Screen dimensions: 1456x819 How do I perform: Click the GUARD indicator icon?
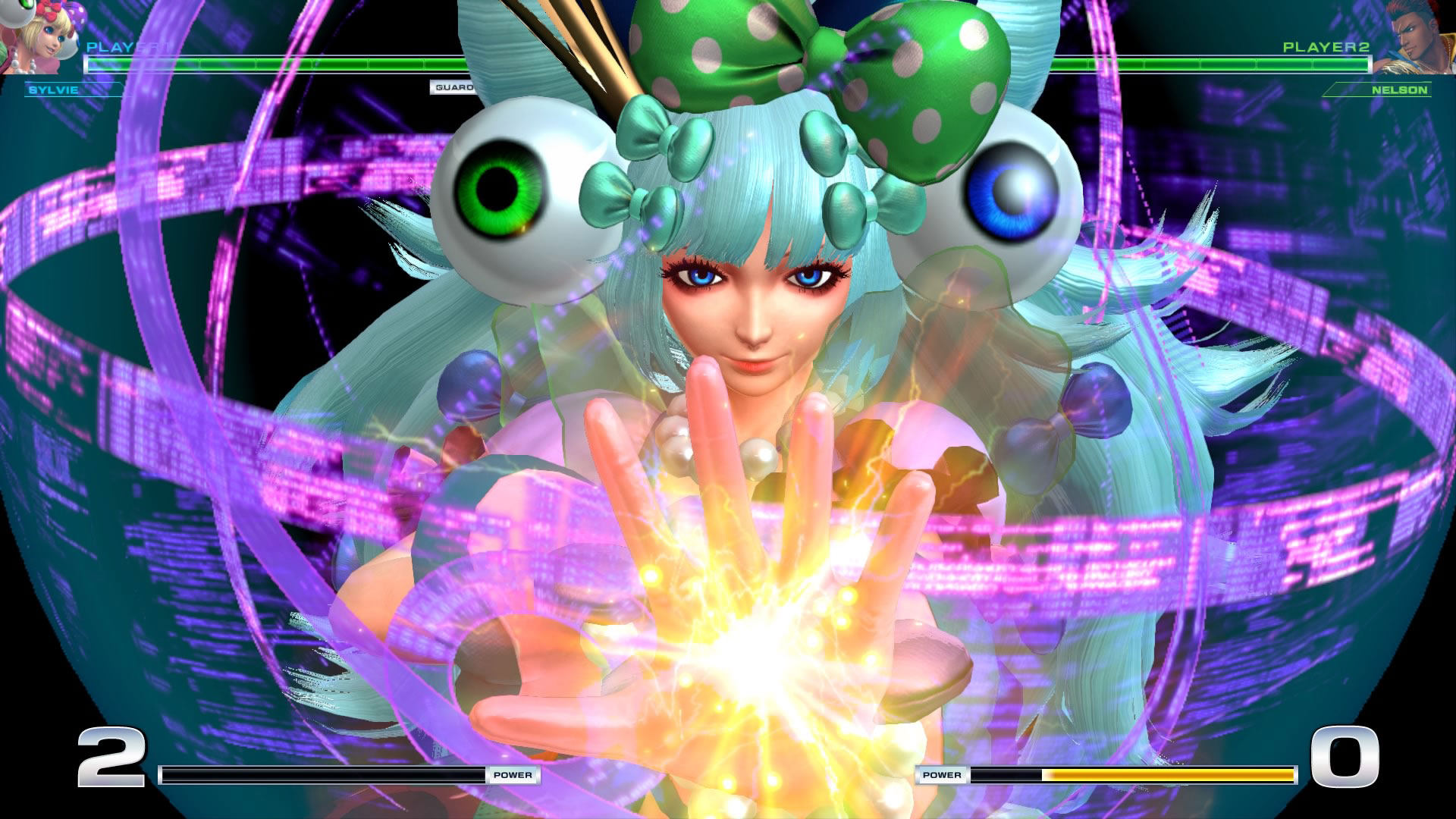click(453, 87)
